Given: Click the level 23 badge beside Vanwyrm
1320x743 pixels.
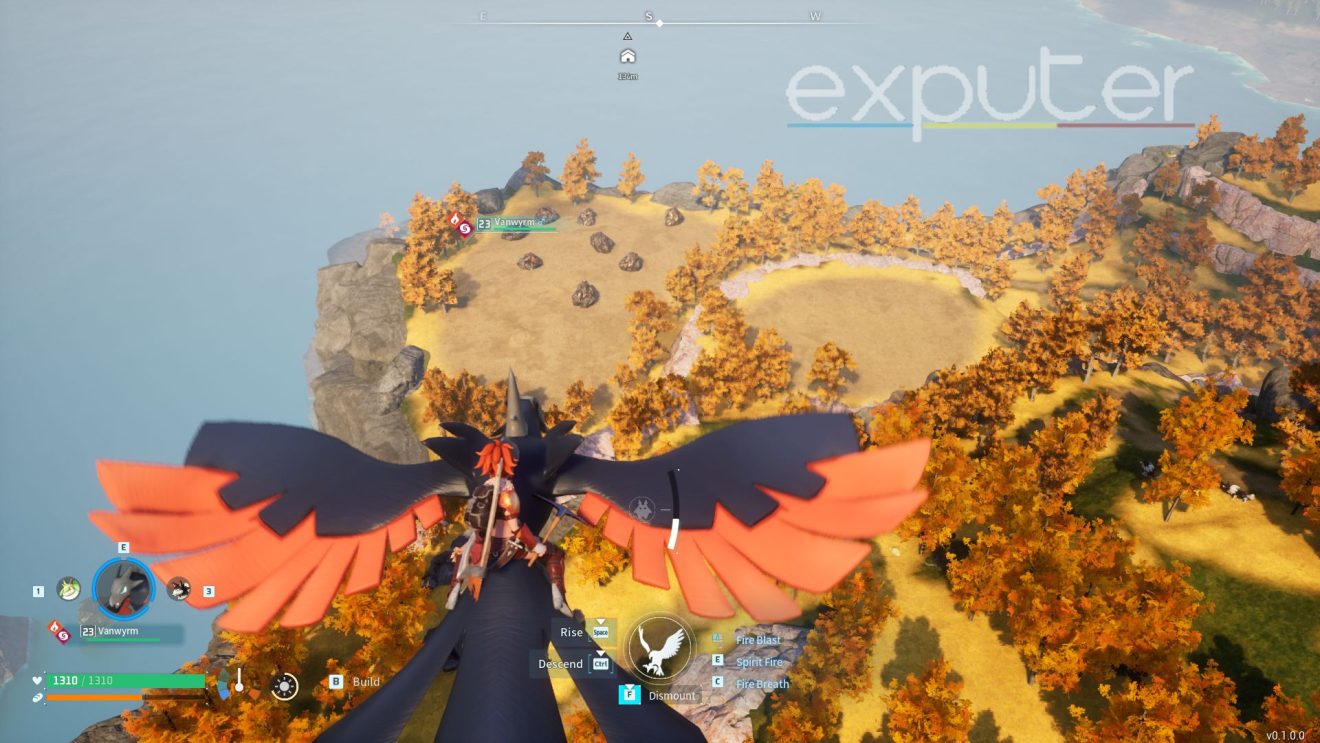Looking at the screenshot, I should [x=88, y=631].
